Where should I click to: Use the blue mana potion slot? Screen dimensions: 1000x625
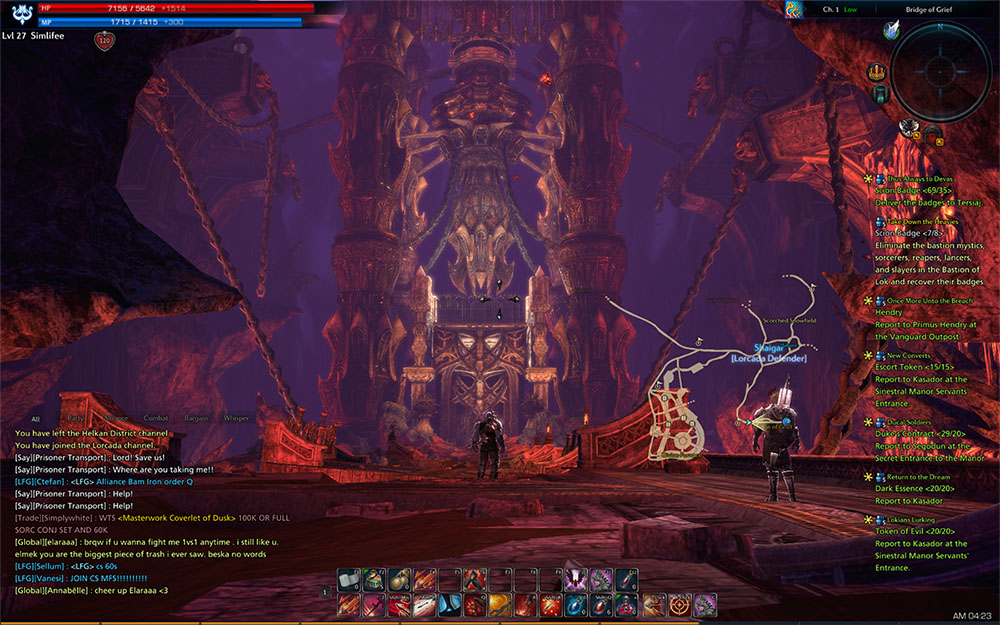click(575, 604)
